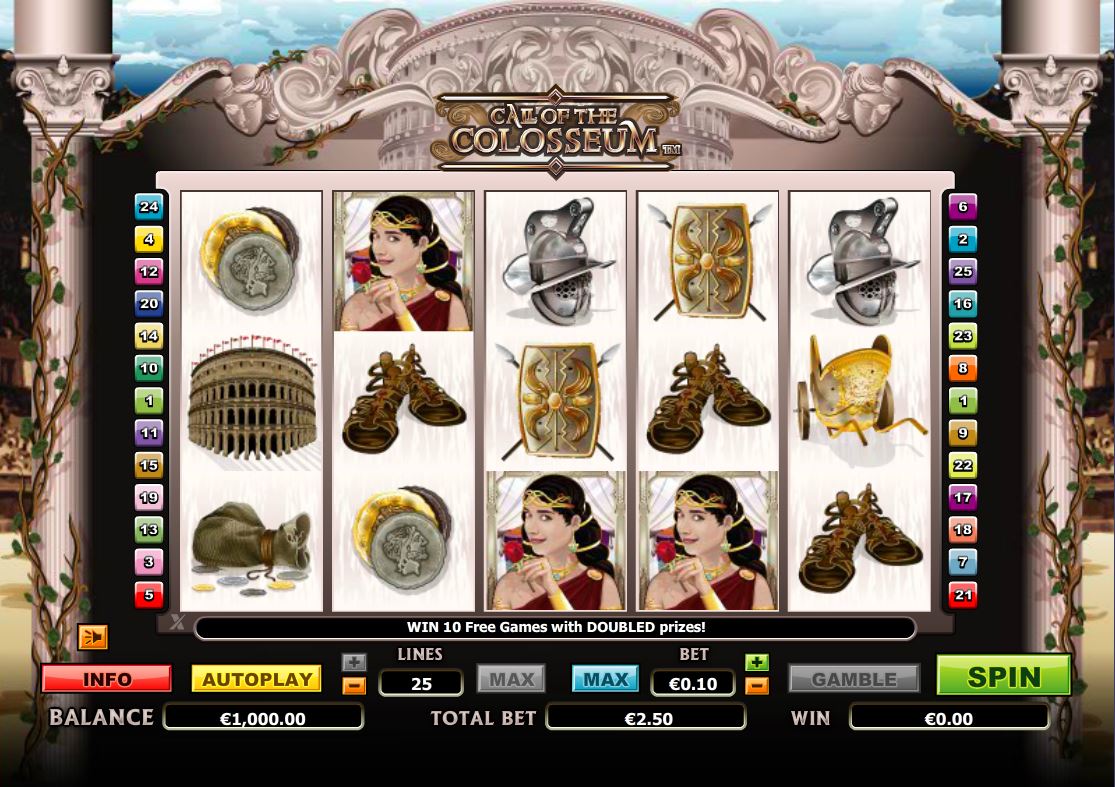The image size is (1115, 787).
Task: Decrease the bet with the orange minus
Action: 757,685
